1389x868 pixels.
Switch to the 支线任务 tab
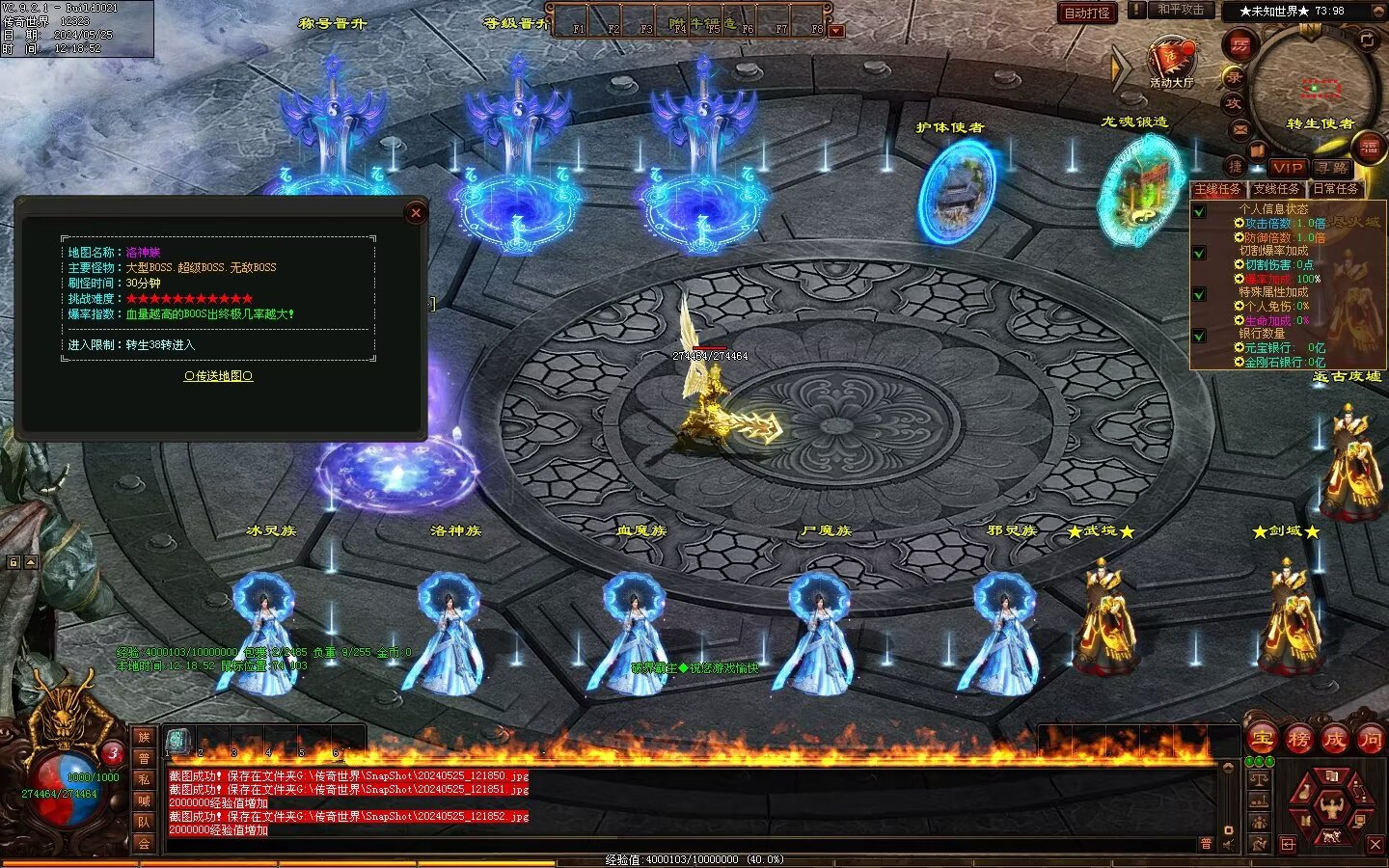click(1276, 189)
